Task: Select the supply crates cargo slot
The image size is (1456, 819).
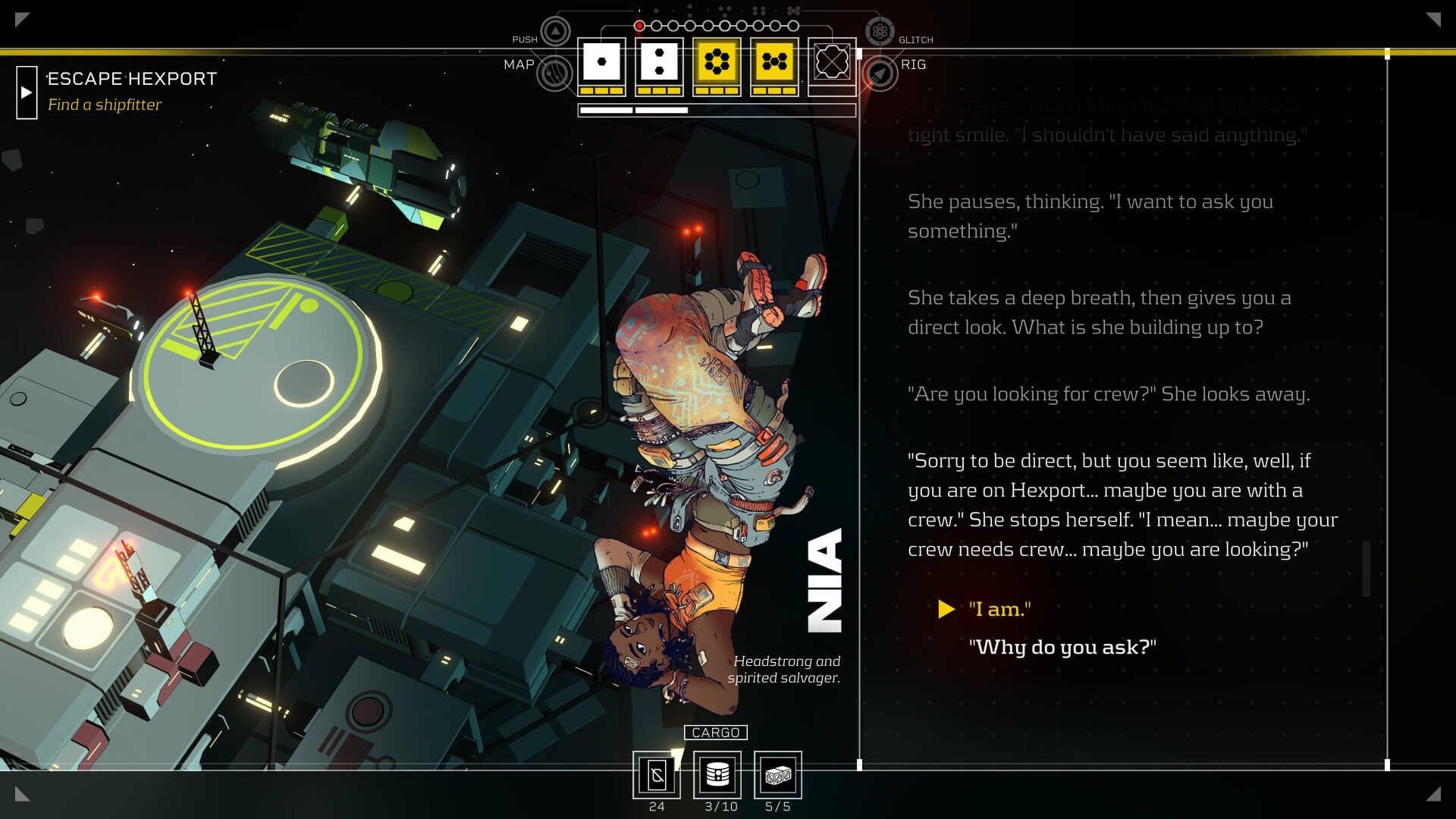Action: 778,775
